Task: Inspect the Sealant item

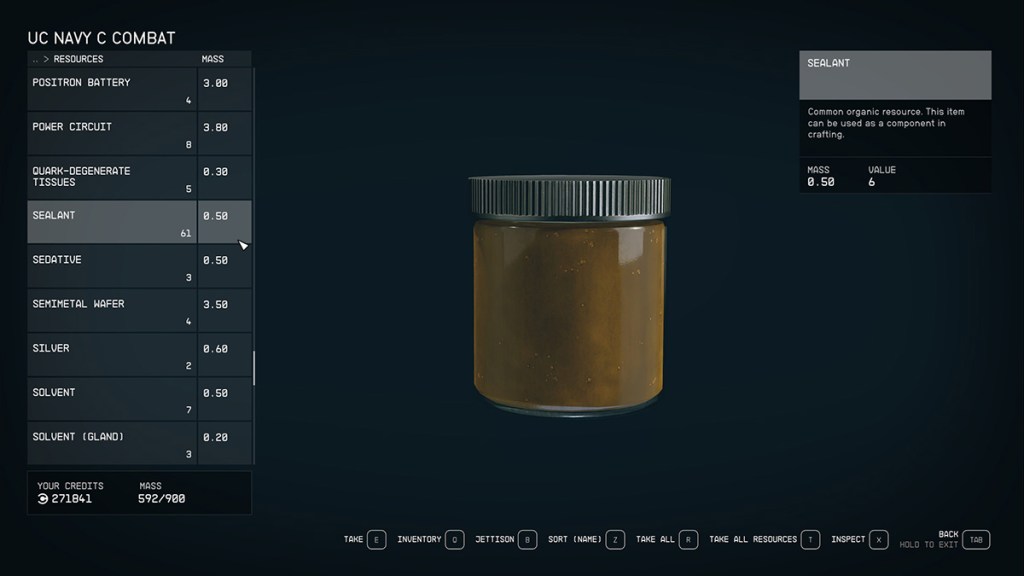Action: pyautogui.click(x=859, y=540)
